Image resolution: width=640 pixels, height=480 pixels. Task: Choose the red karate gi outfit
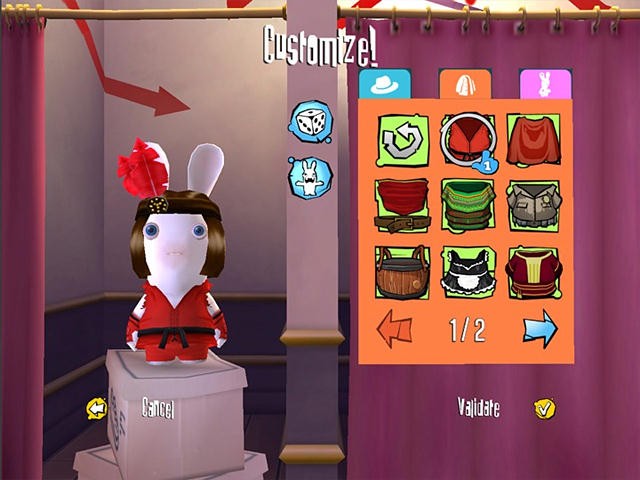click(468, 141)
